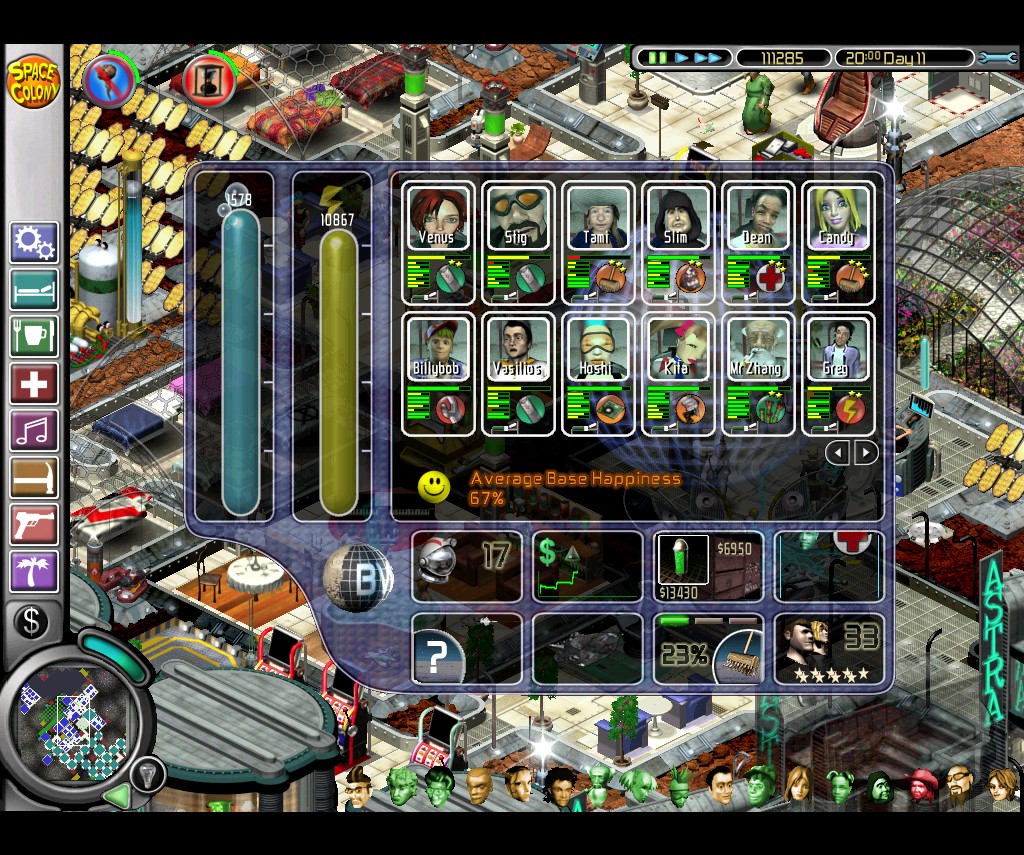Show the next page of colonists
This screenshot has width=1024, height=855.
[x=866, y=452]
